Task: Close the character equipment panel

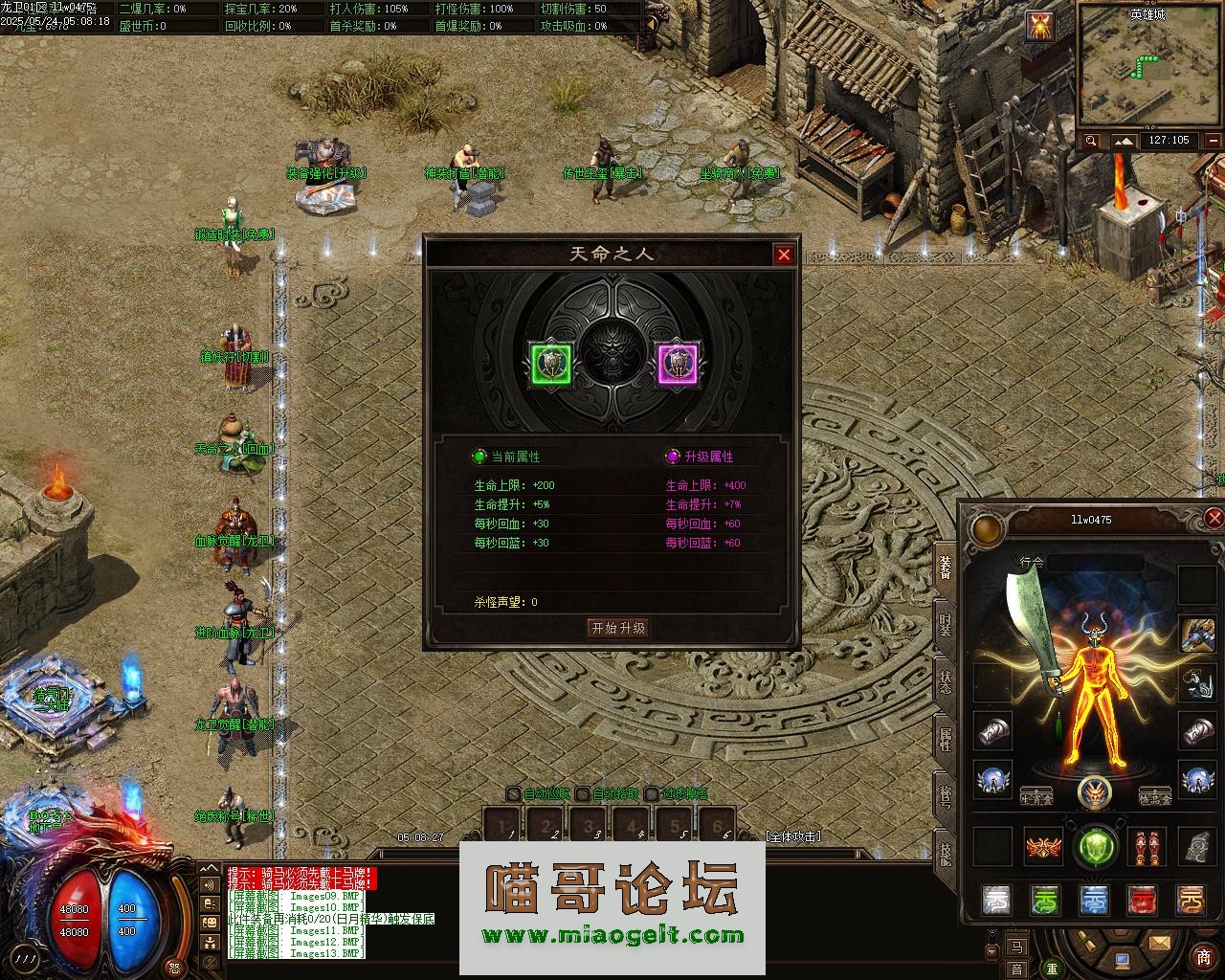Action: pyautogui.click(x=1214, y=519)
